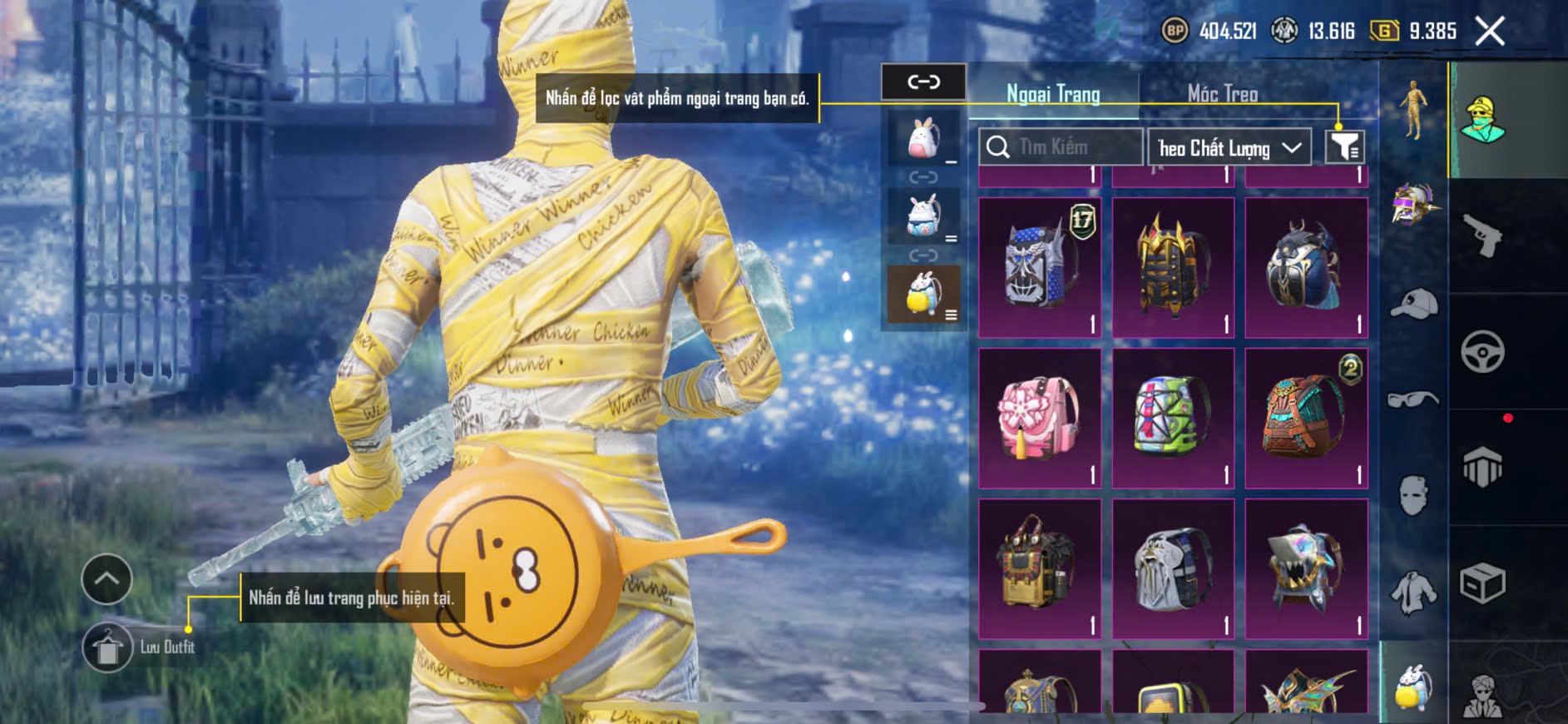This screenshot has height=724, width=1568.
Task: Select the blue scarab beetle backpack
Action: point(1306,267)
